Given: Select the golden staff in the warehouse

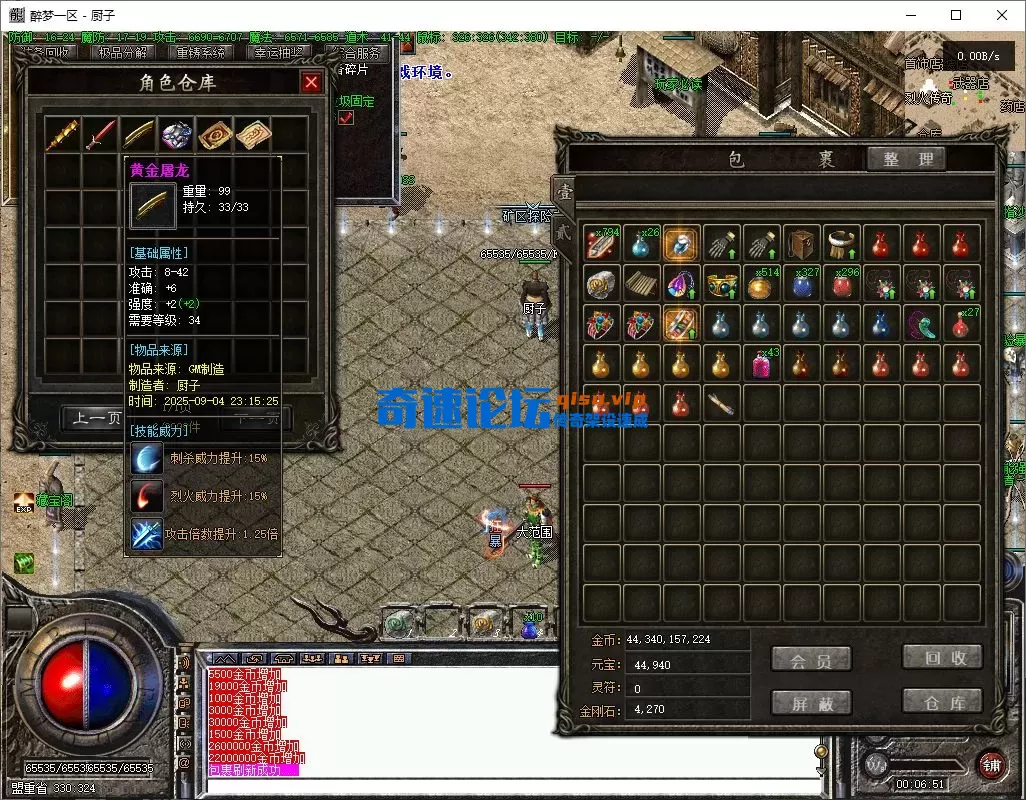Looking at the screenshot, I should click(x=62, y=134).
